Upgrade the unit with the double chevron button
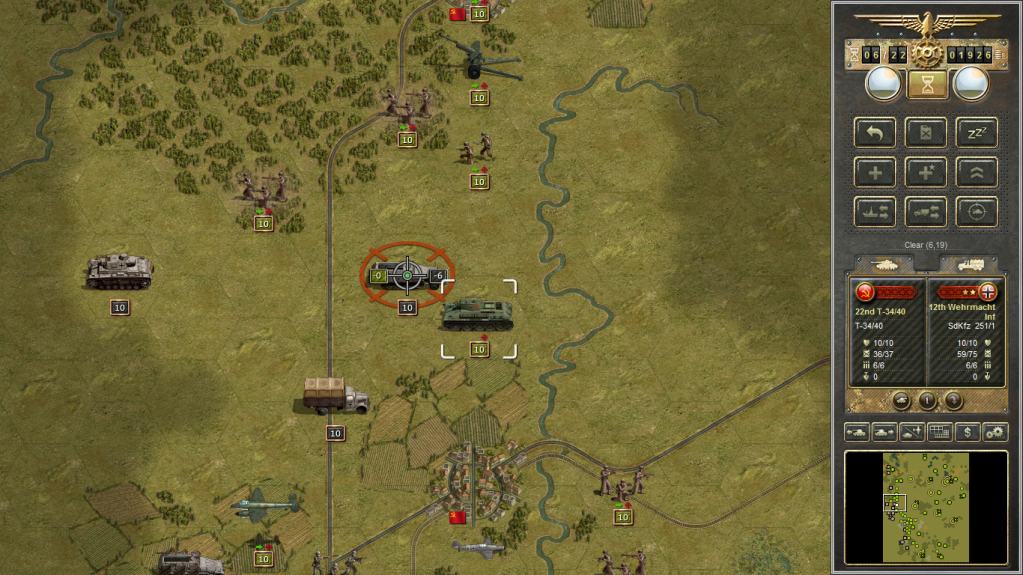Screen dimensions: 1023x575 coord(976,172)
